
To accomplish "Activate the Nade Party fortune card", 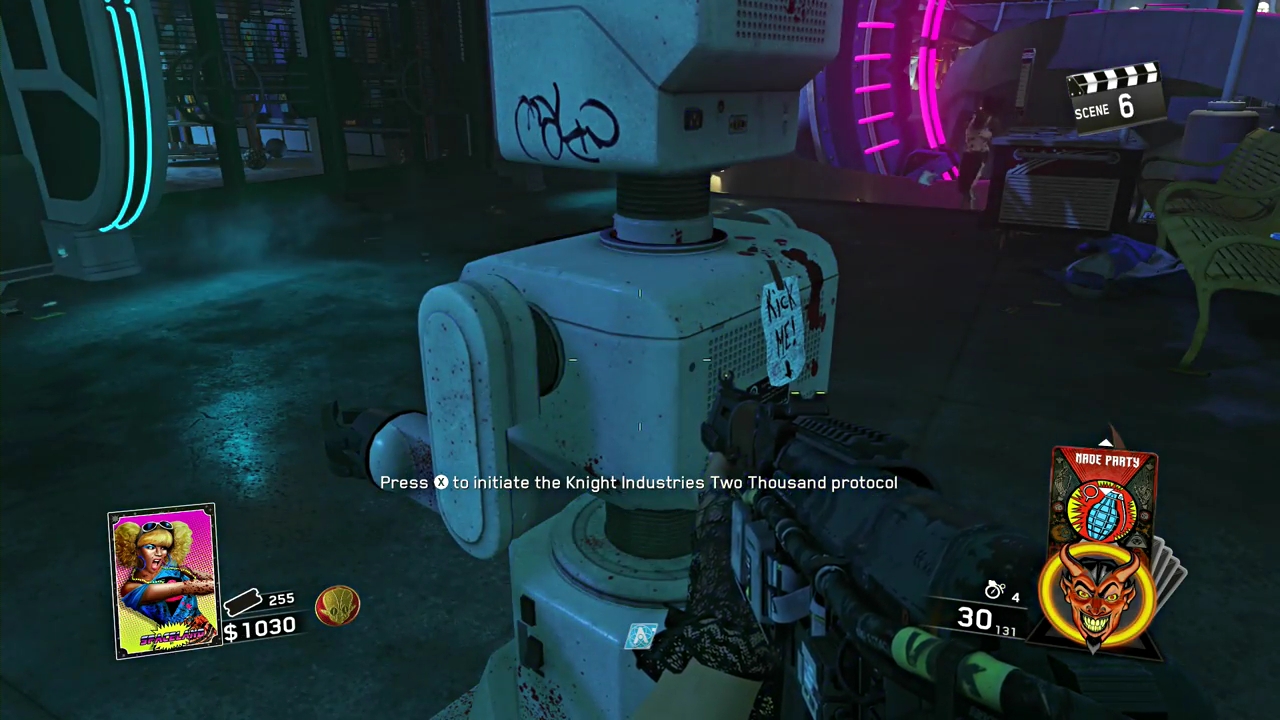I will 1105,500.
